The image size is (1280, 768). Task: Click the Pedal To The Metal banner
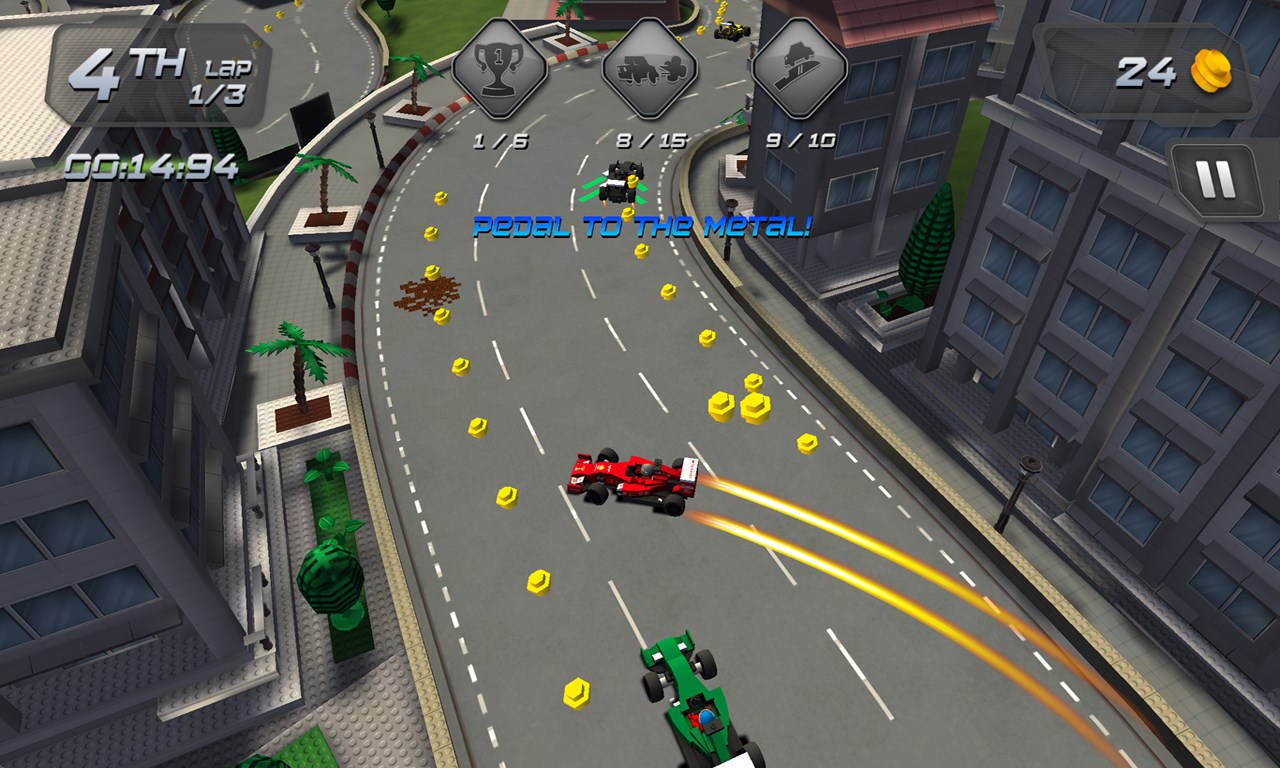click(640, 224)
